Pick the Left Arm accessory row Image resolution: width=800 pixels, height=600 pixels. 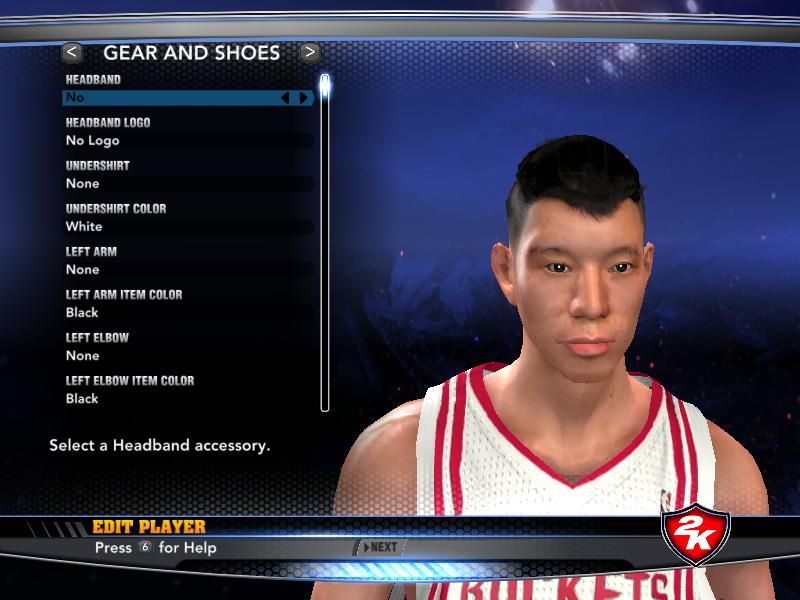click(170, 270)
